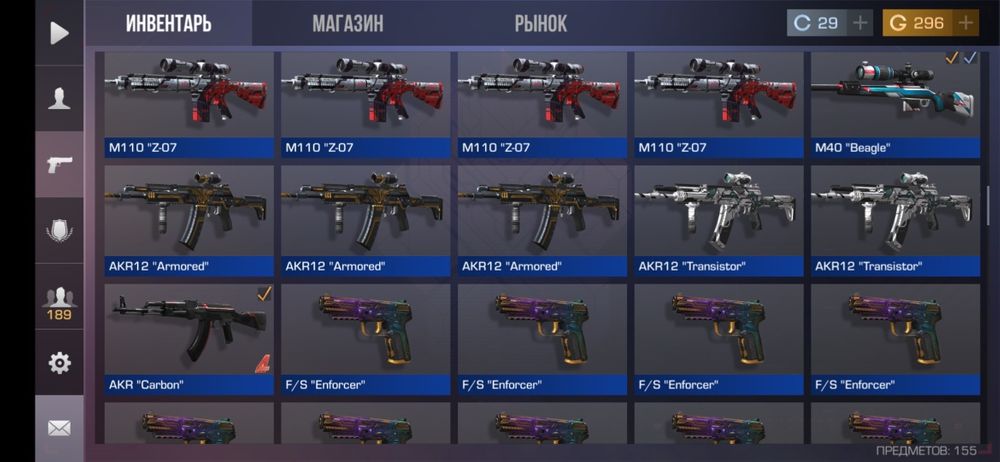Choose the AKR "Carbon" rifle slot

pos(189,338)
